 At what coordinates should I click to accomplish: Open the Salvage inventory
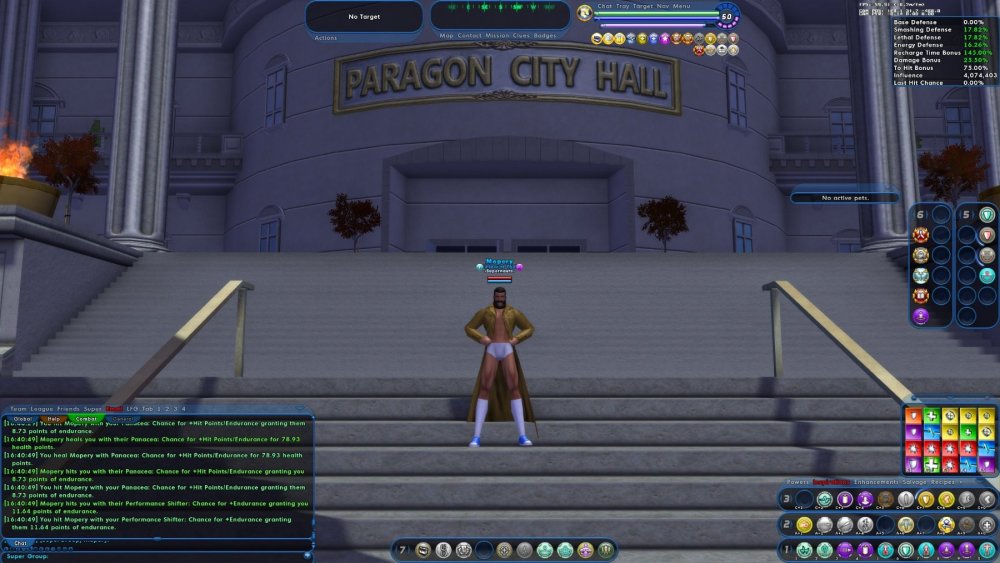tap(914, 482)
